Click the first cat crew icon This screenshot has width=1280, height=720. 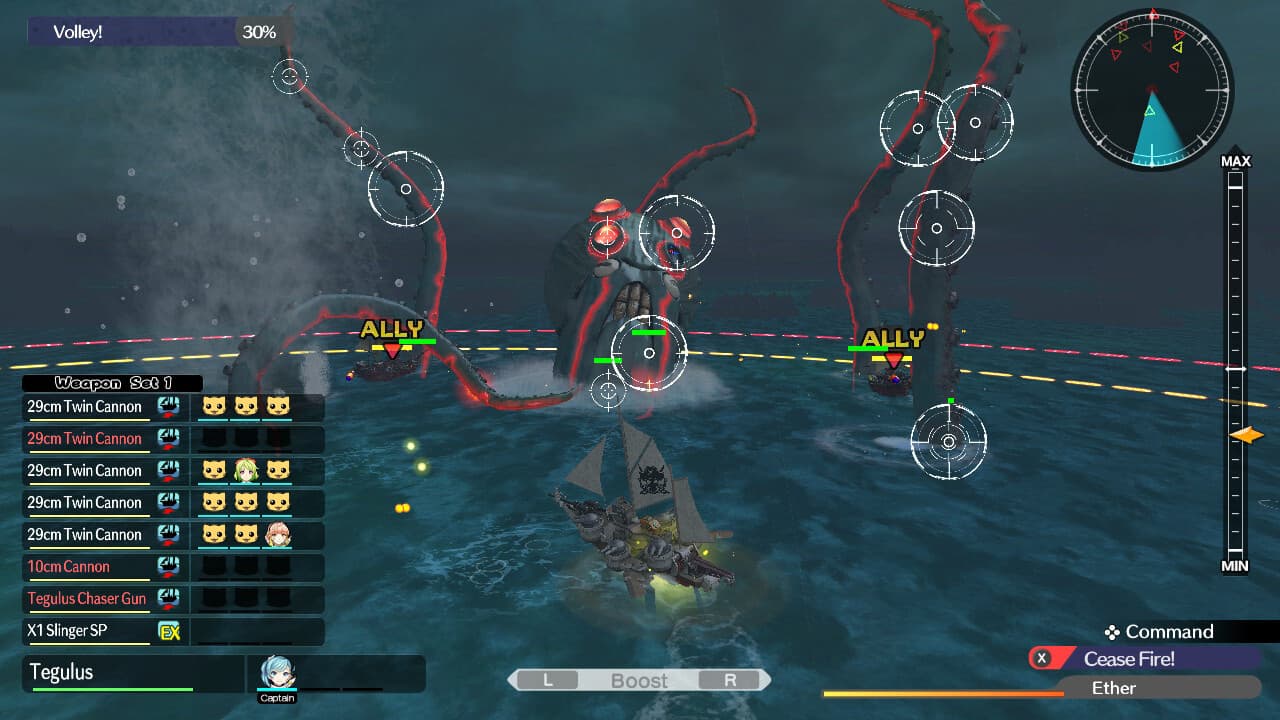(213, 407)
